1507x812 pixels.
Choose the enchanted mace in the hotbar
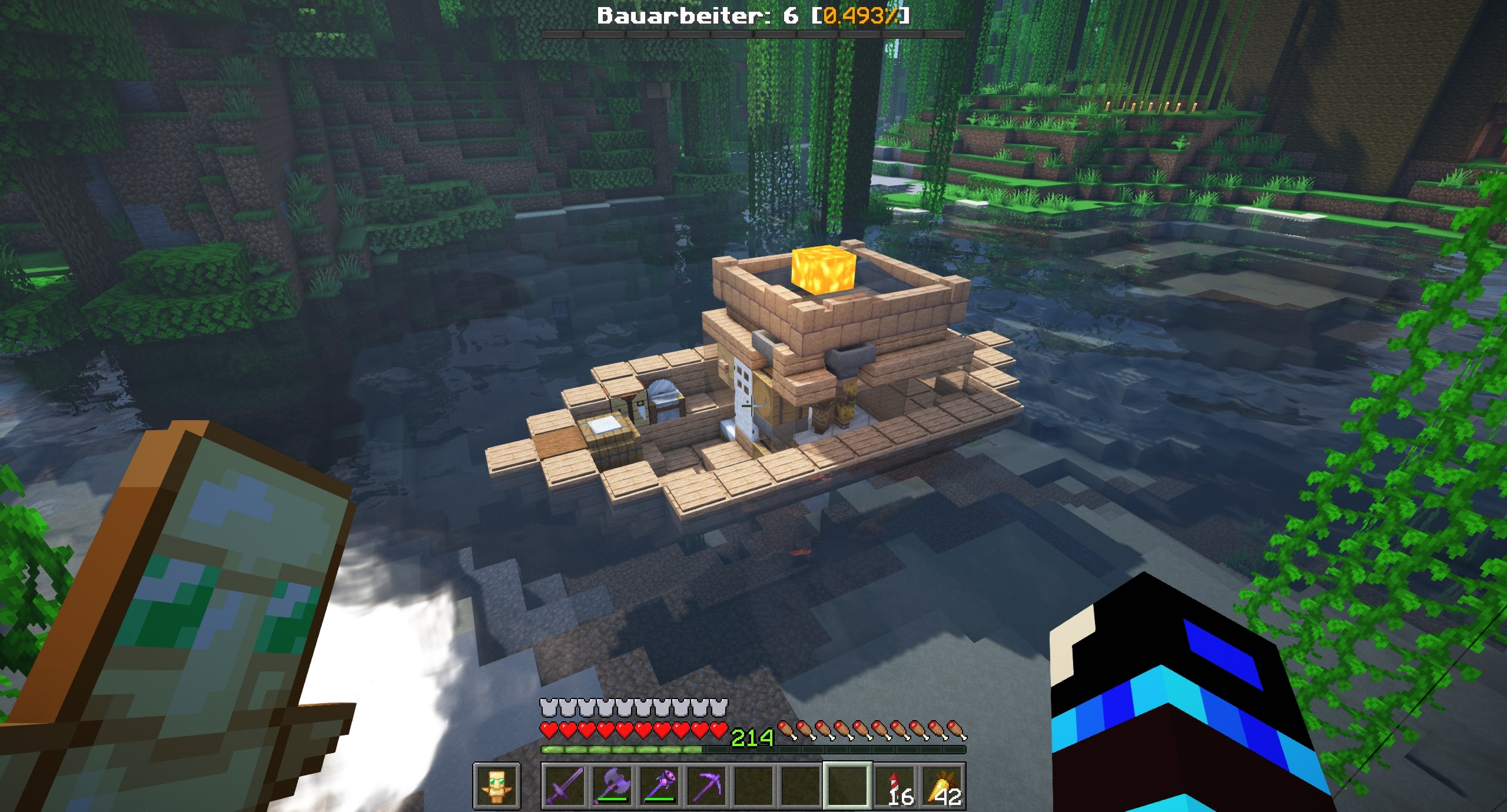pyautogui.click(x=659, y=786)
